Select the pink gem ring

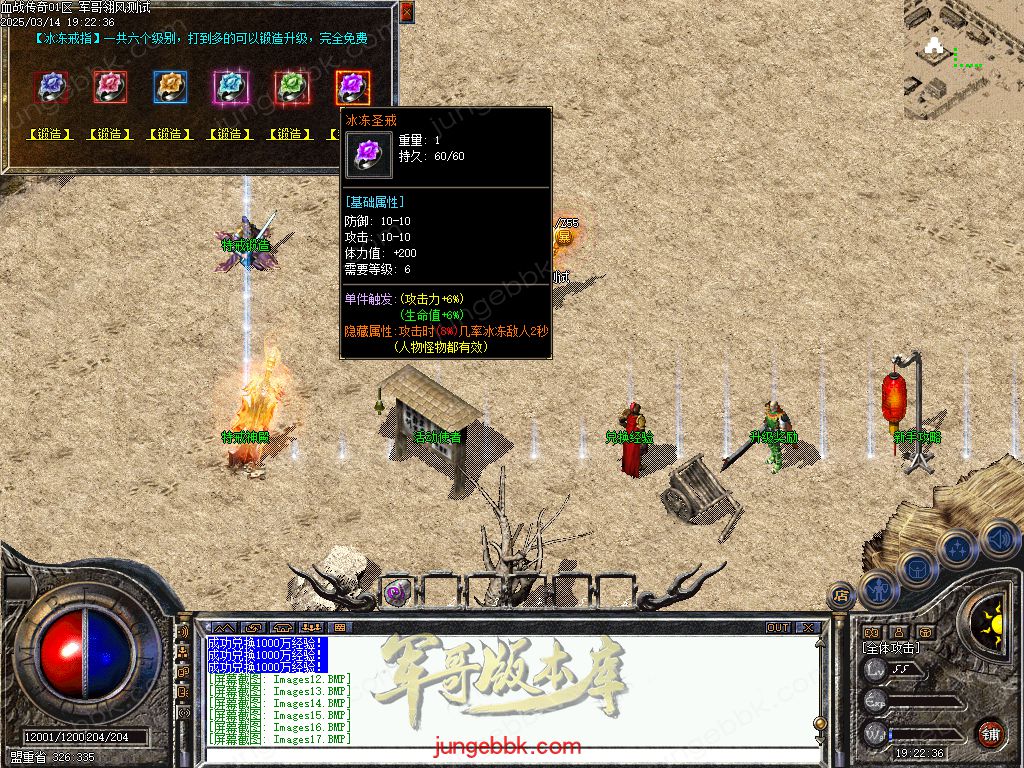coord(110,87)
